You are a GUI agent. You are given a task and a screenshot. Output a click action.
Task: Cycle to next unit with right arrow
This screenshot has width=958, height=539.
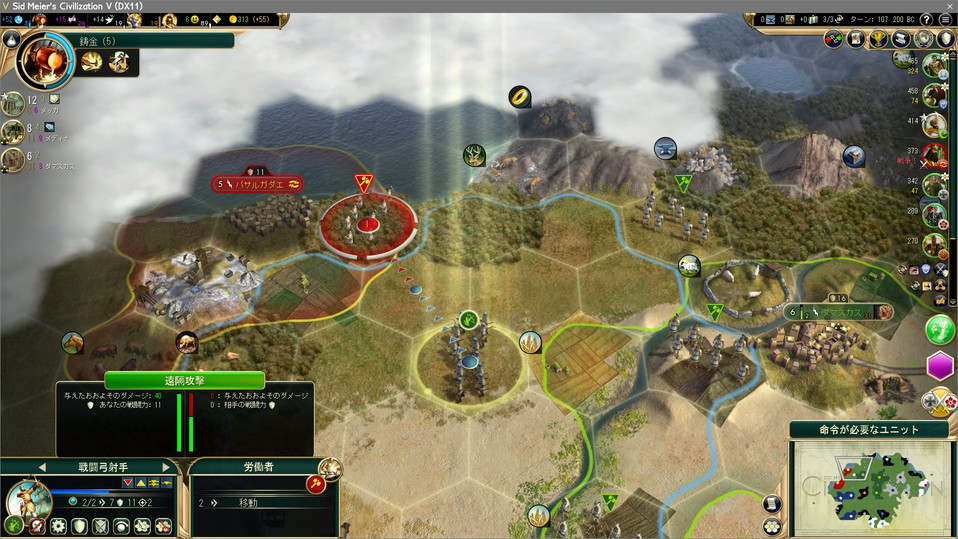[x=166, y=467]
